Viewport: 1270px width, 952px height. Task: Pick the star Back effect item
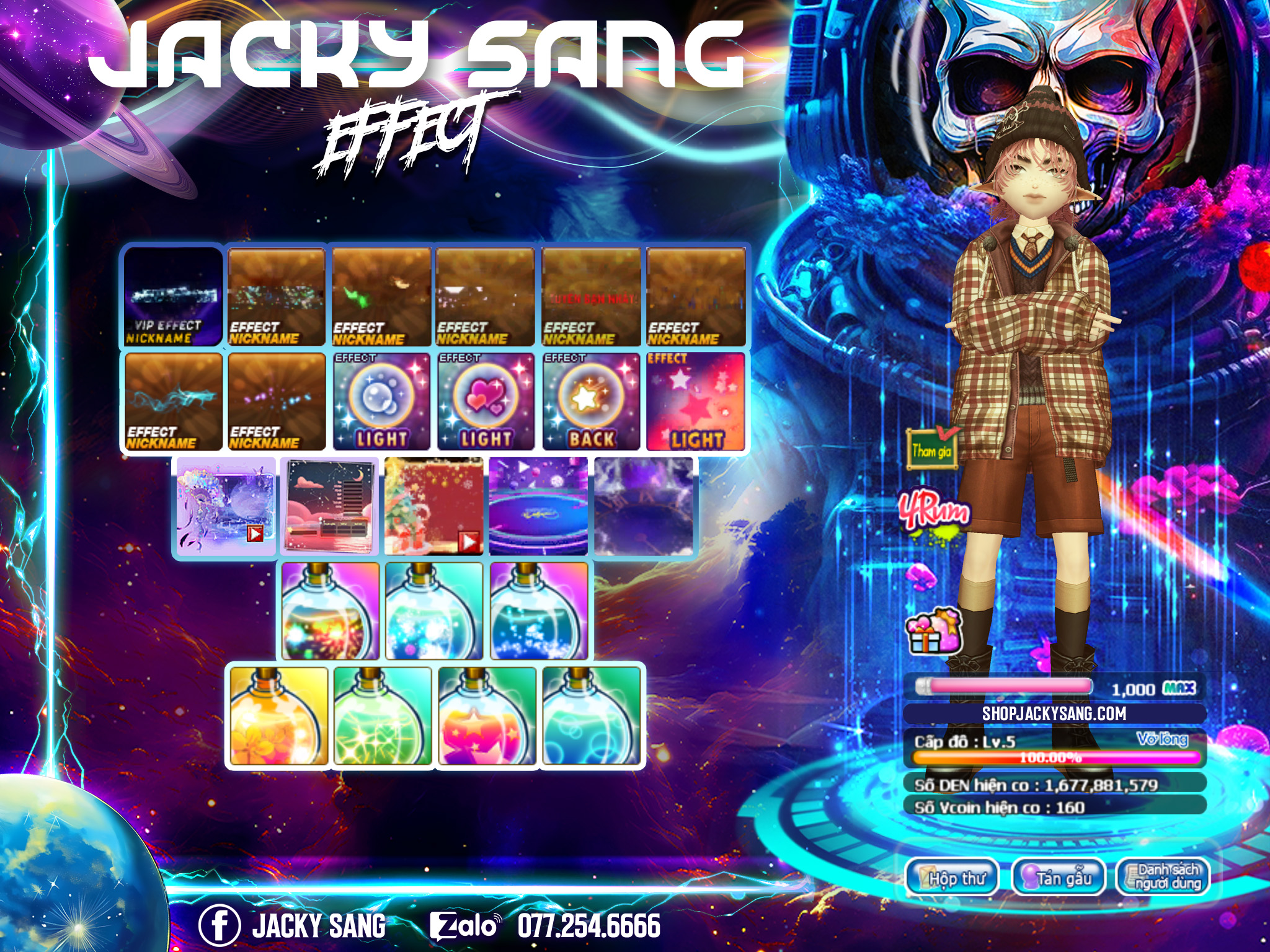[590, 402]
